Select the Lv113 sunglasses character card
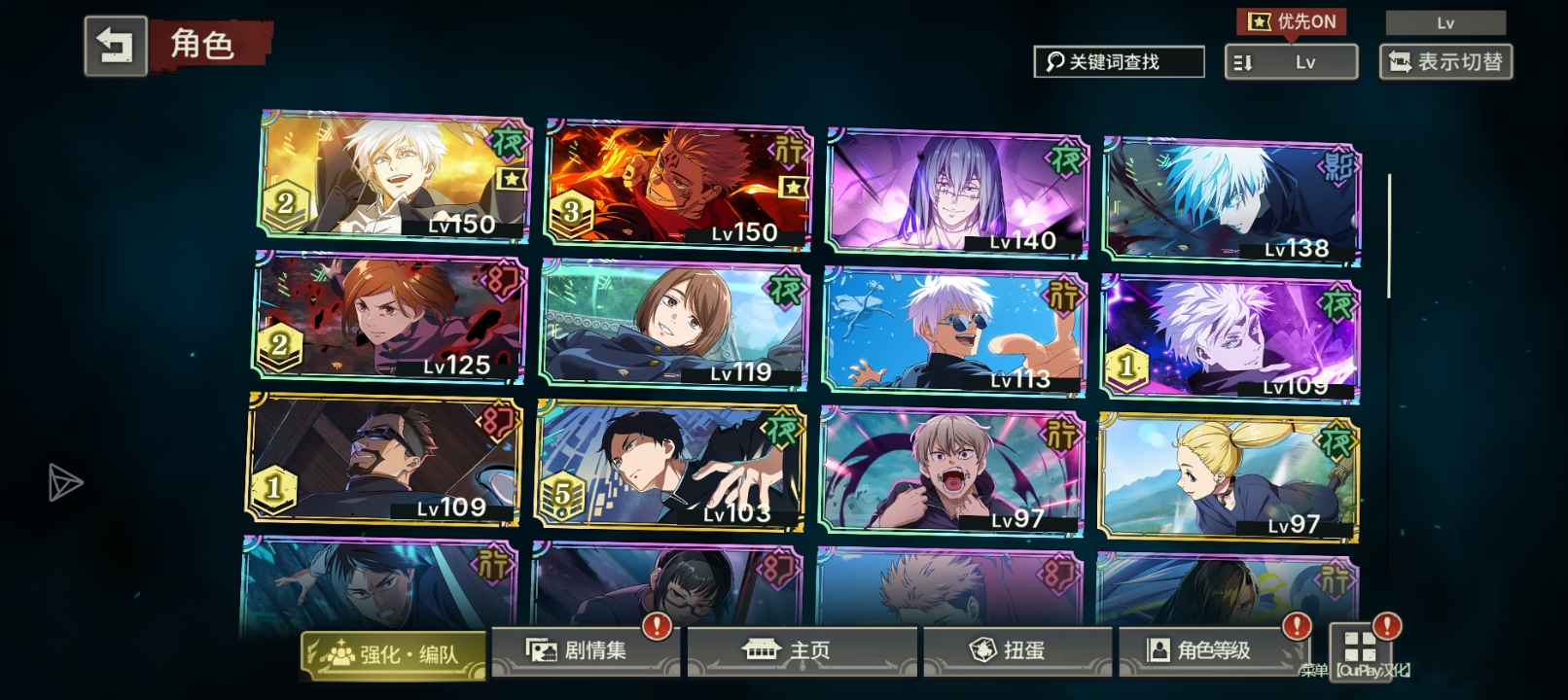The image size is (1568, 700). pos(953,331)
